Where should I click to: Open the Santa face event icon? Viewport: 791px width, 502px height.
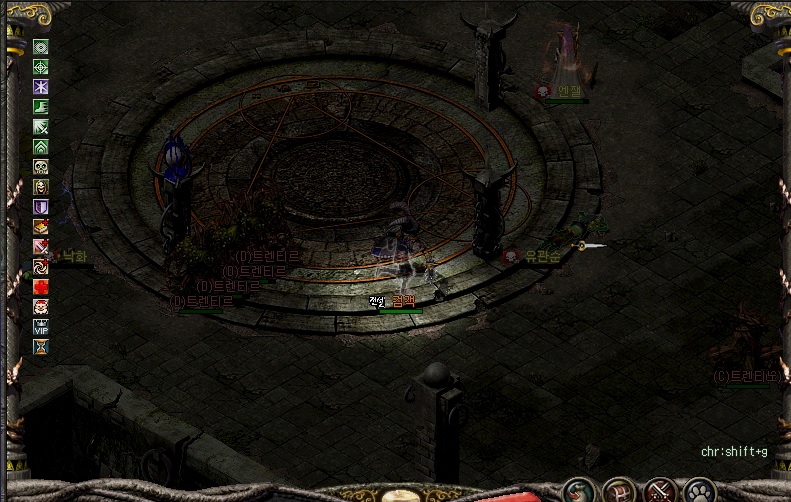pyautogui.click(x=41, y=306)
